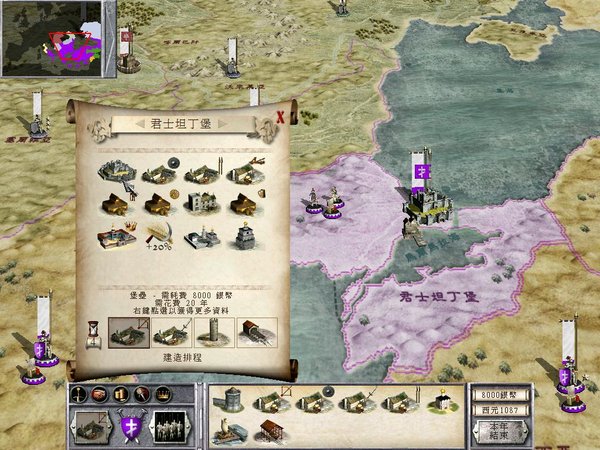Close the Constantinople build scroll with the red X
Image resolution: width=600 pixels, height=450 pixels.
(x=280, y=116)
